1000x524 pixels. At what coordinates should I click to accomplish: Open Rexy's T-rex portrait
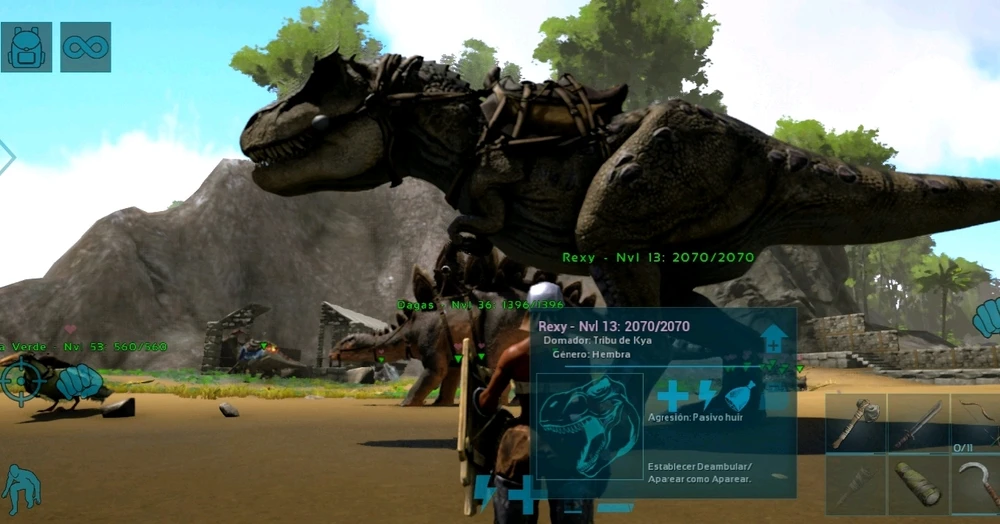click(x=589, y=426)
